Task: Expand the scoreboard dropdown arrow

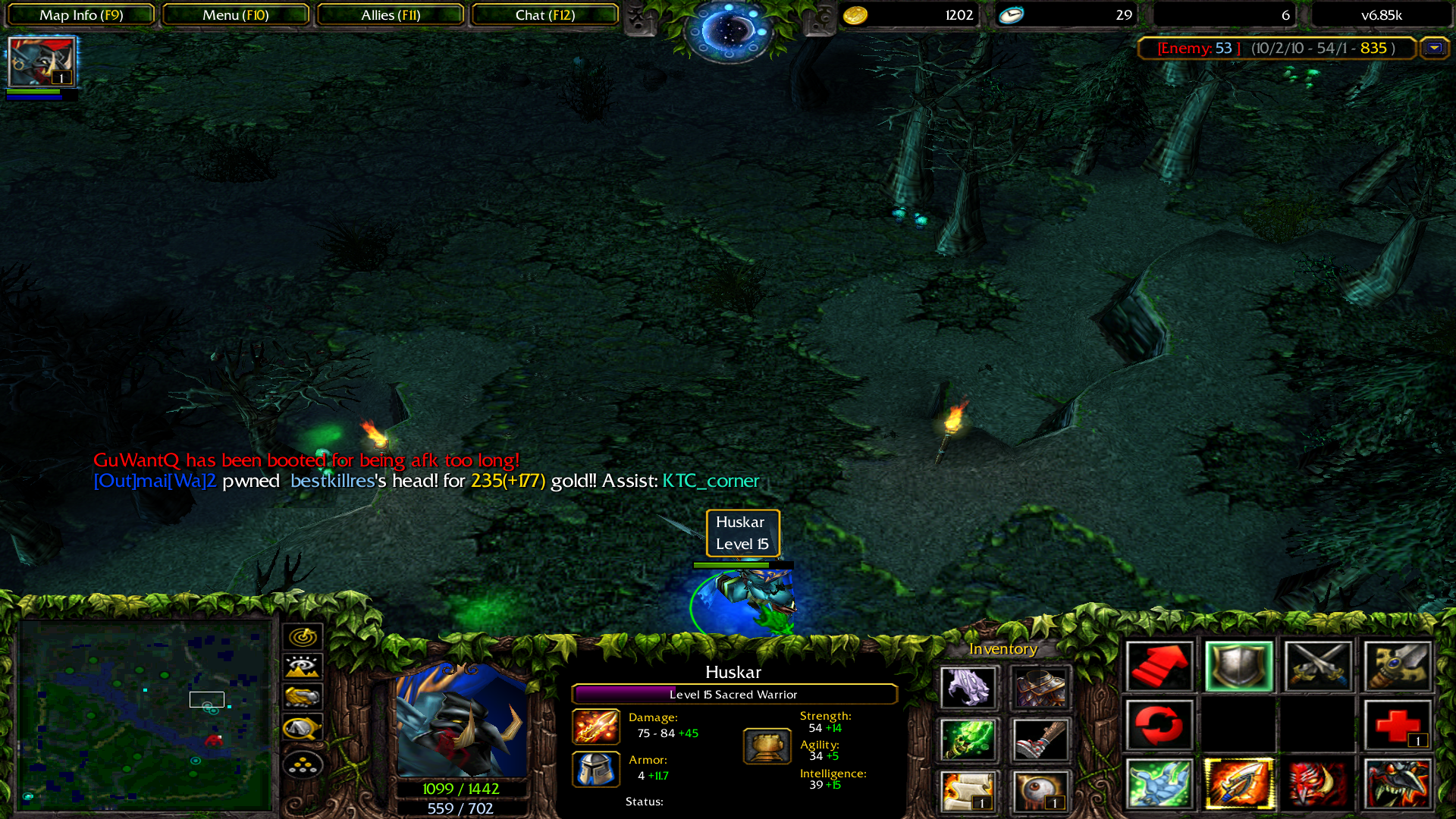Action: click(1434, 48)
